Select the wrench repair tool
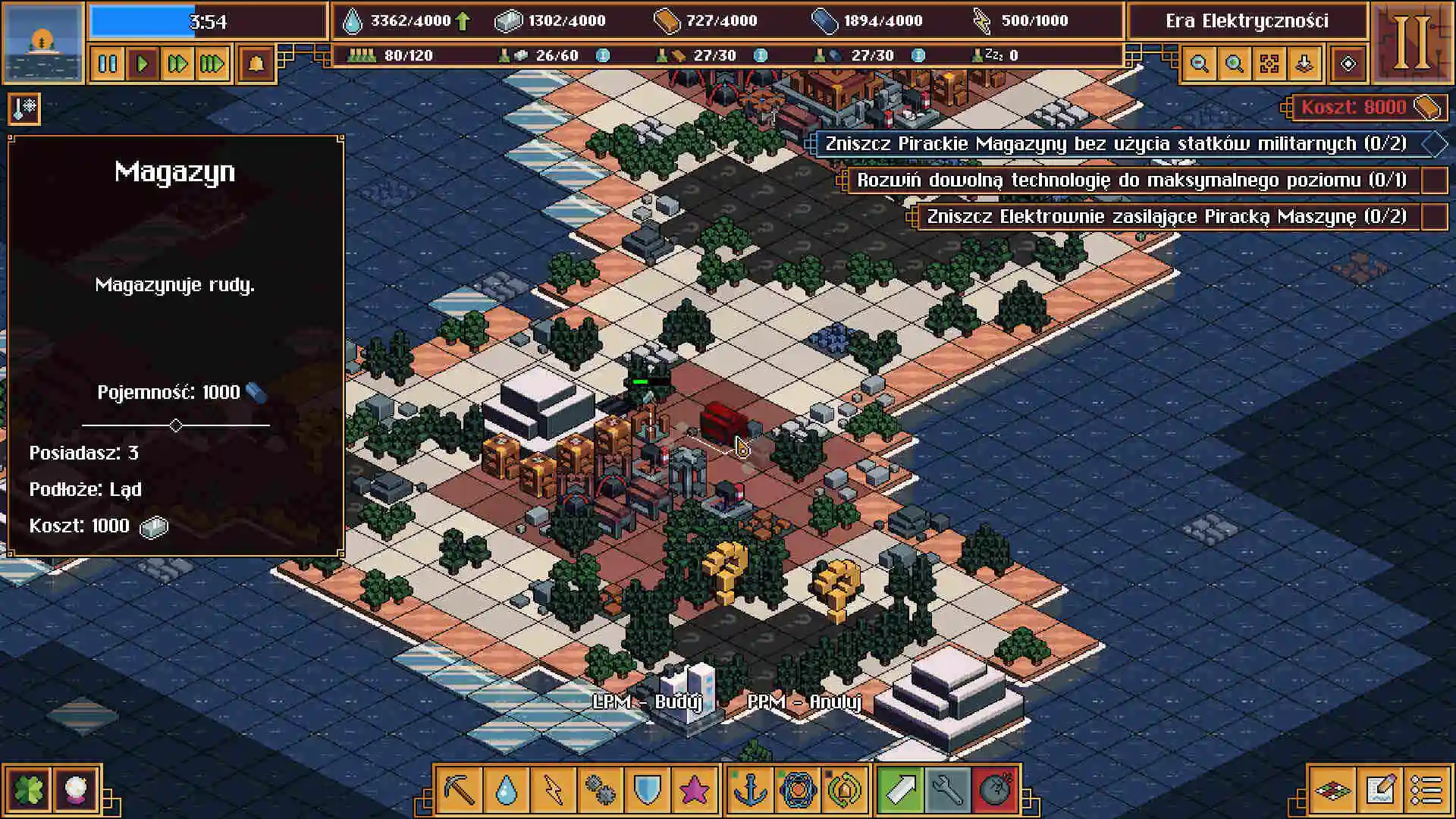The width and height of the screenshot is (1456, 819). point(948,790)
